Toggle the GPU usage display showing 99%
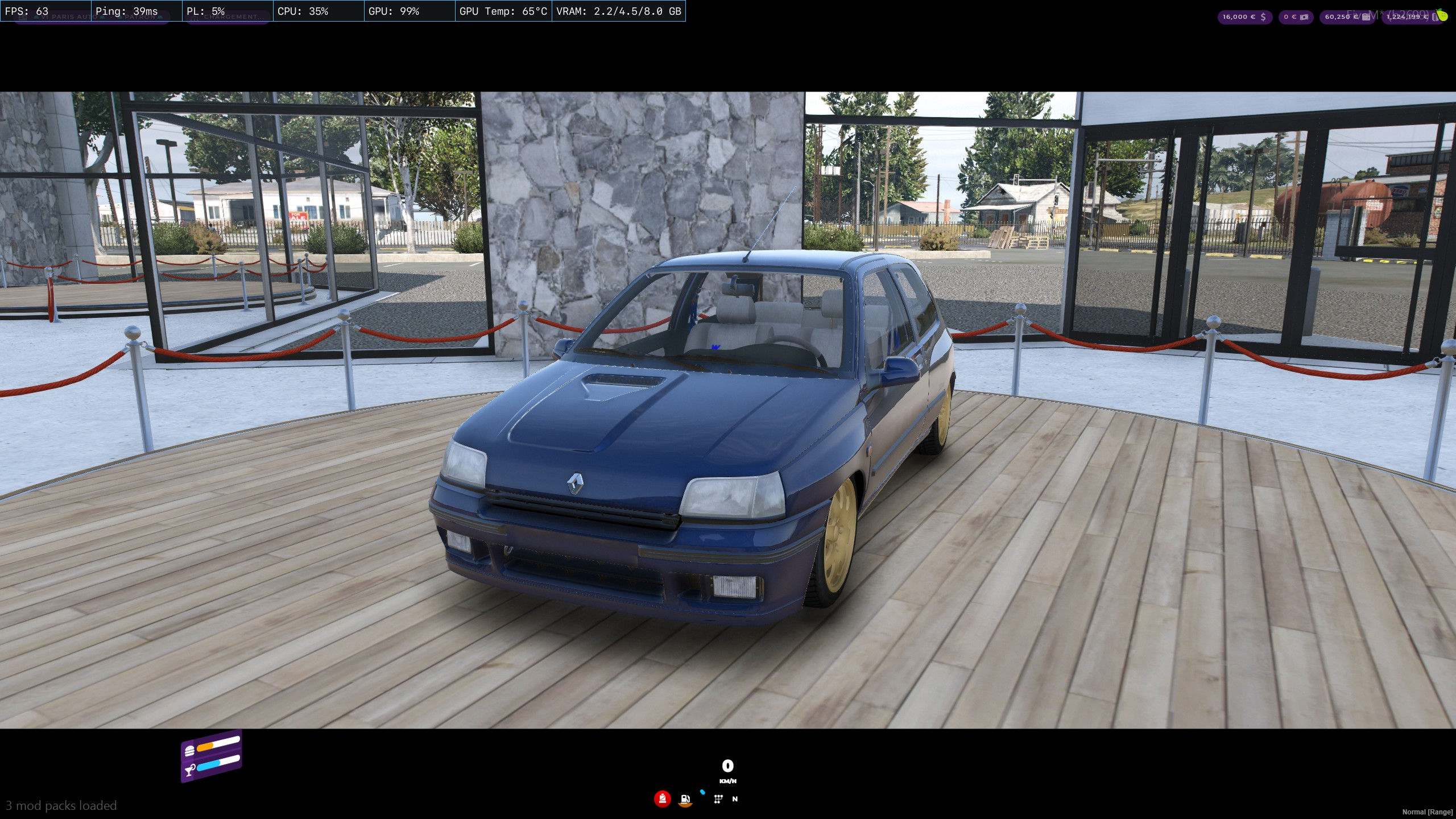Viewport: 1456px width, 819px height. point(393,11)
